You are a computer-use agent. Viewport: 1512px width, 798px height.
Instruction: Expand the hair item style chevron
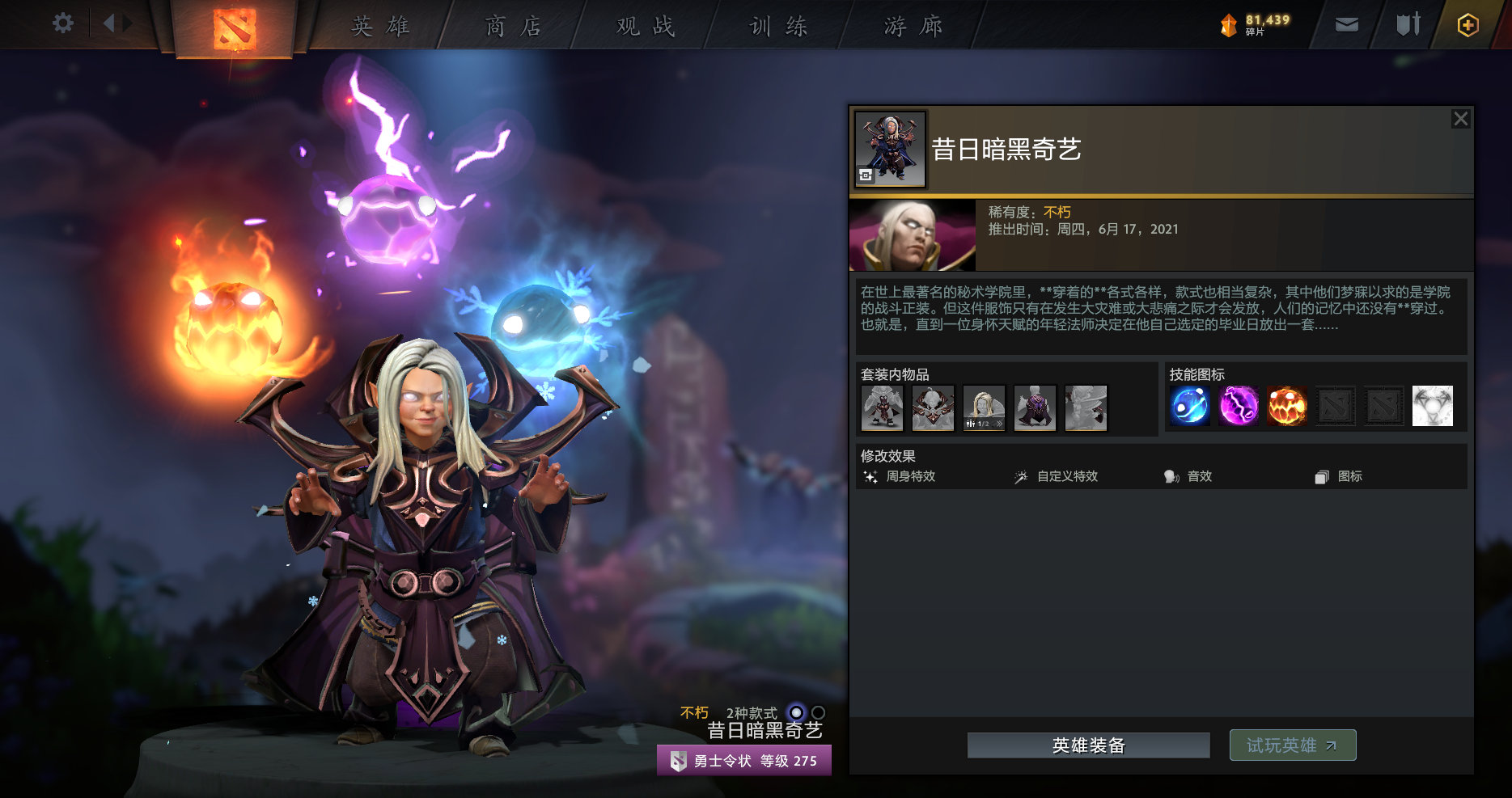tap(1000, 424)
